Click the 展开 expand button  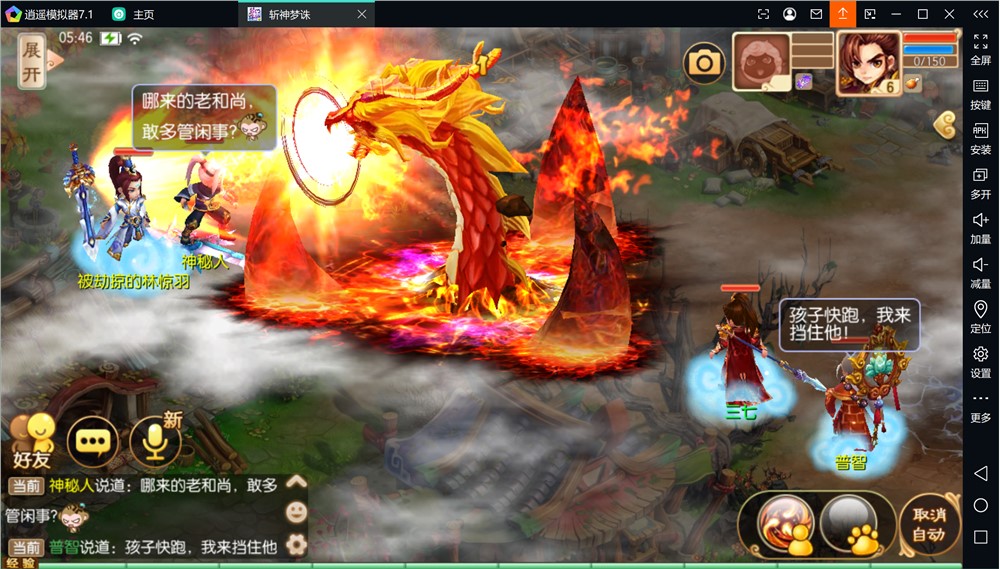[x=32, y=60]
